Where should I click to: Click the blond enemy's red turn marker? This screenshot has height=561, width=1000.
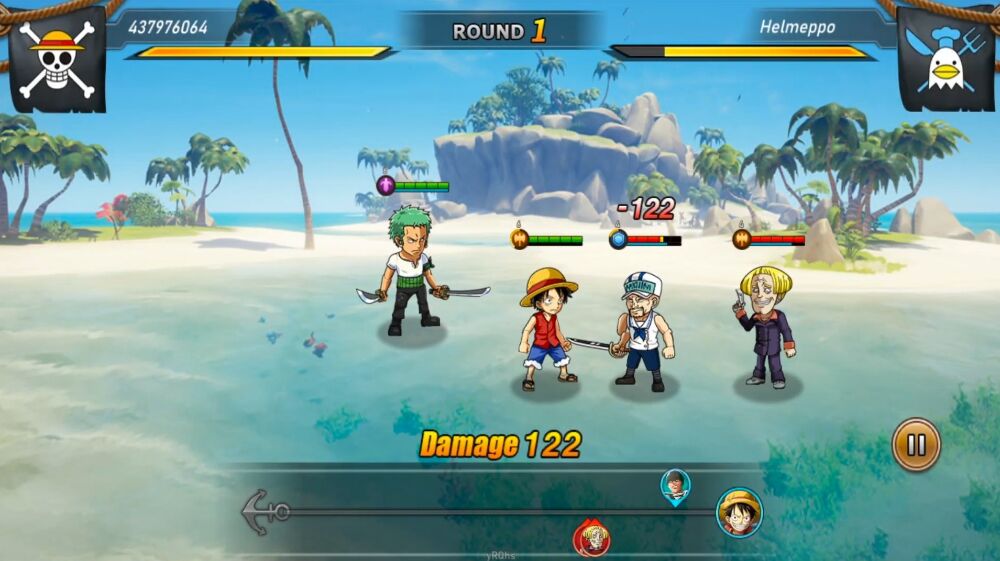coord(592,537)
